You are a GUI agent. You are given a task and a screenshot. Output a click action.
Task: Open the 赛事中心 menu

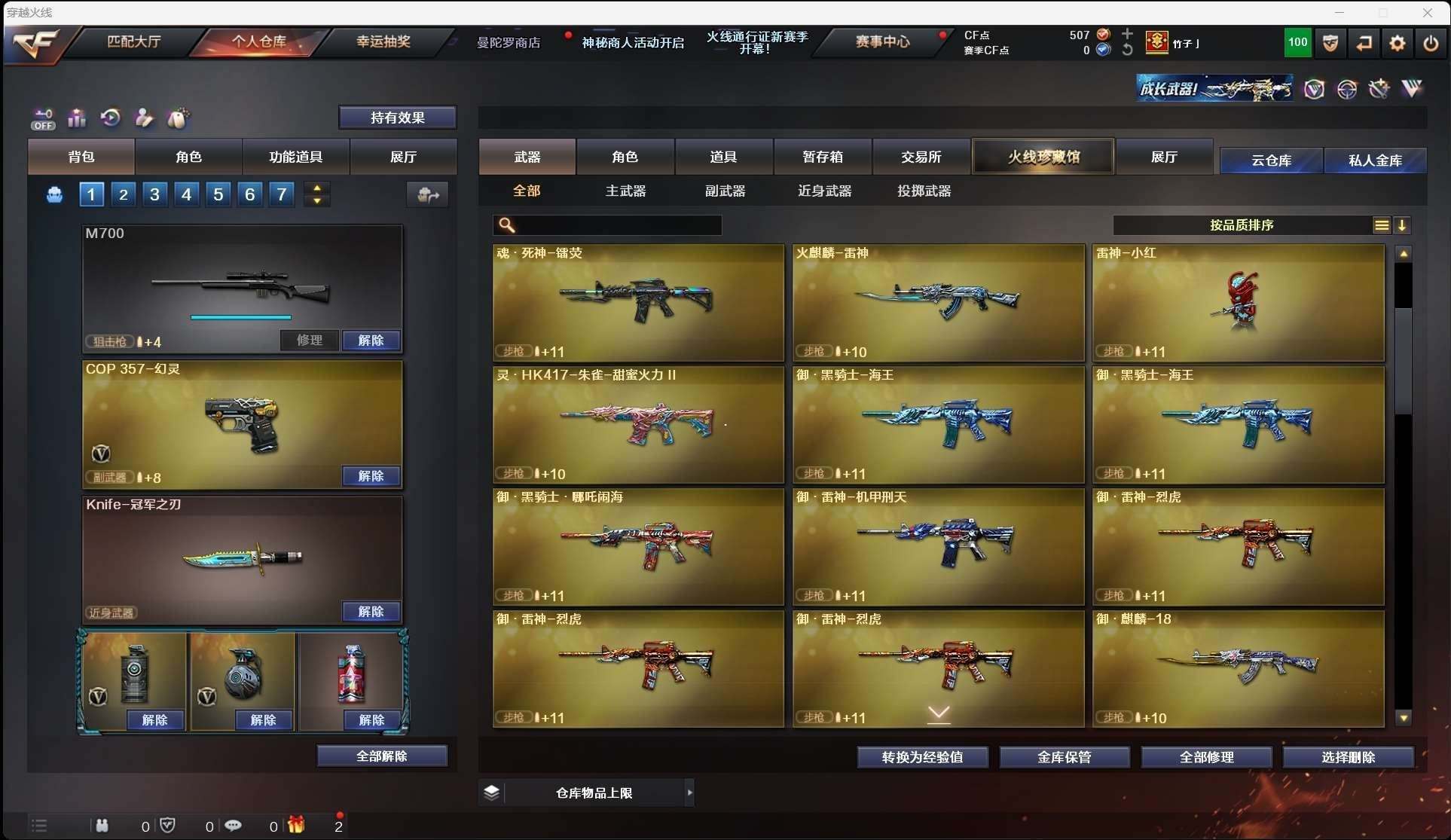[882, 41]
